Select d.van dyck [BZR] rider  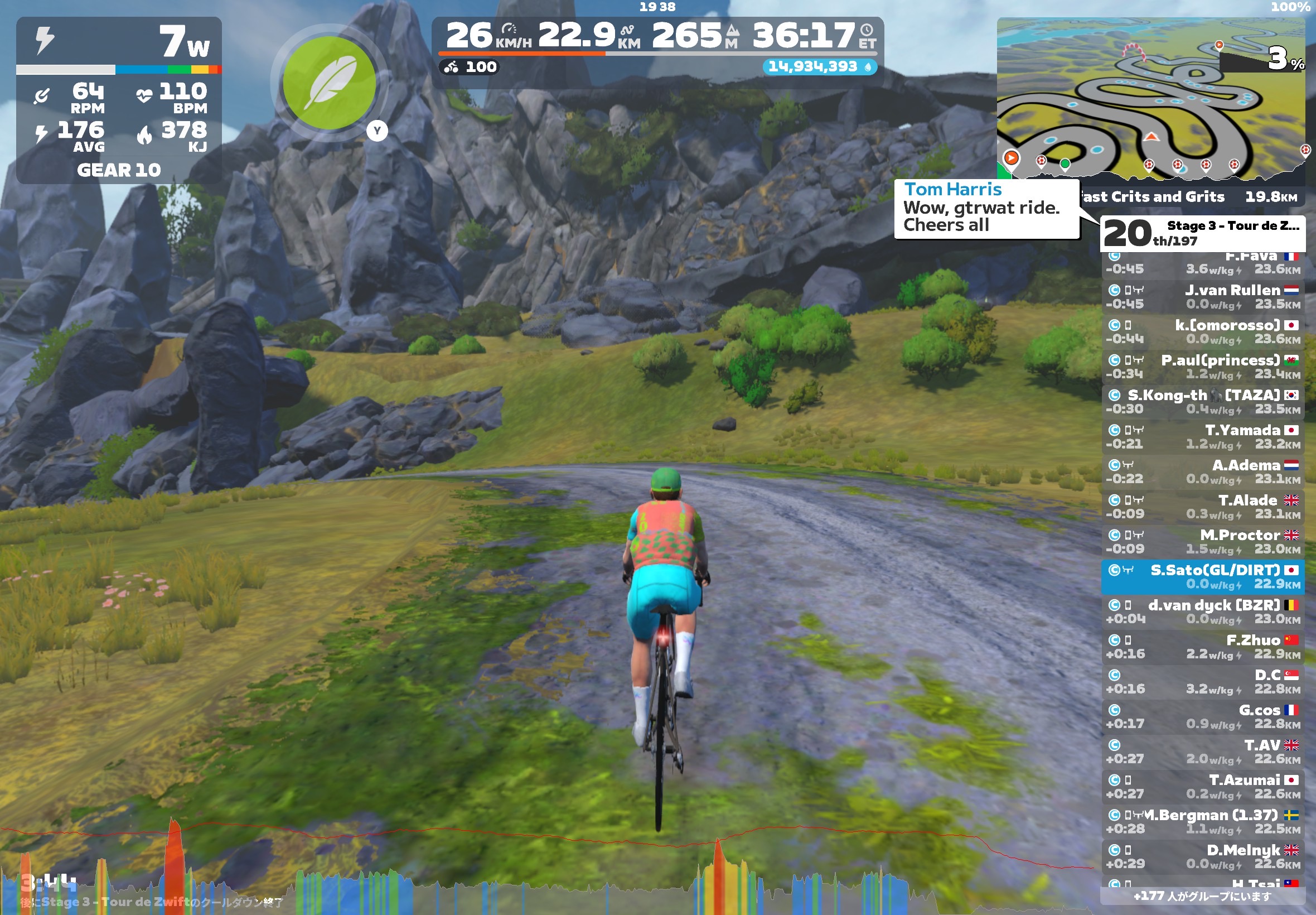1203,611
